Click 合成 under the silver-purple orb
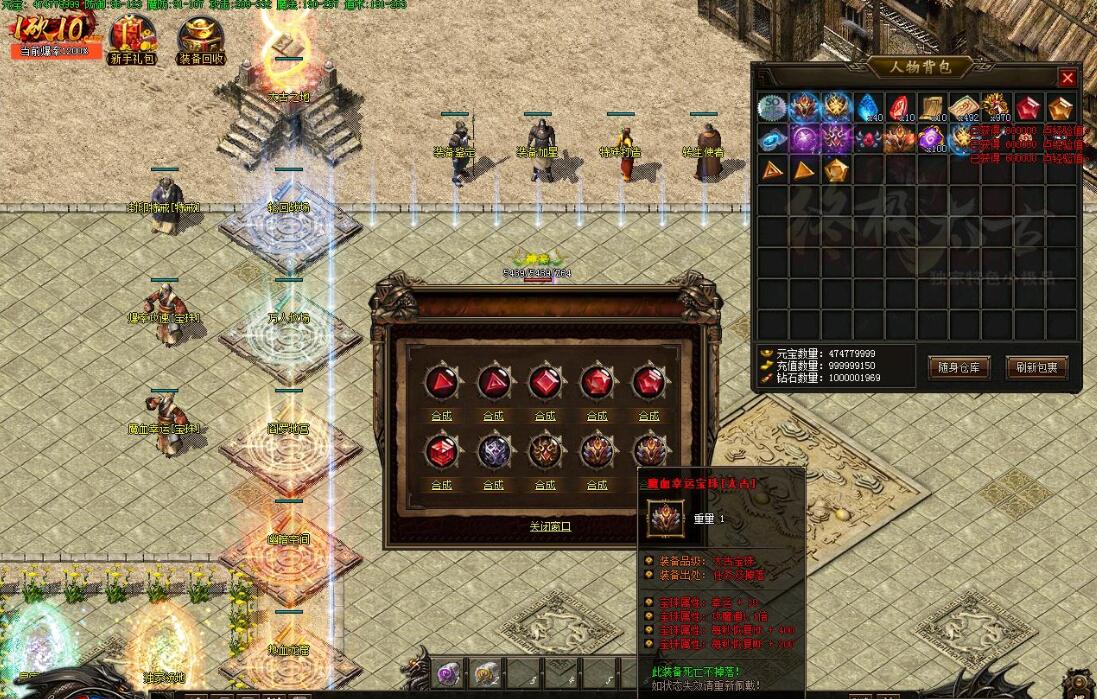This screenshot has height=699, width=1097. click(493, 485)
